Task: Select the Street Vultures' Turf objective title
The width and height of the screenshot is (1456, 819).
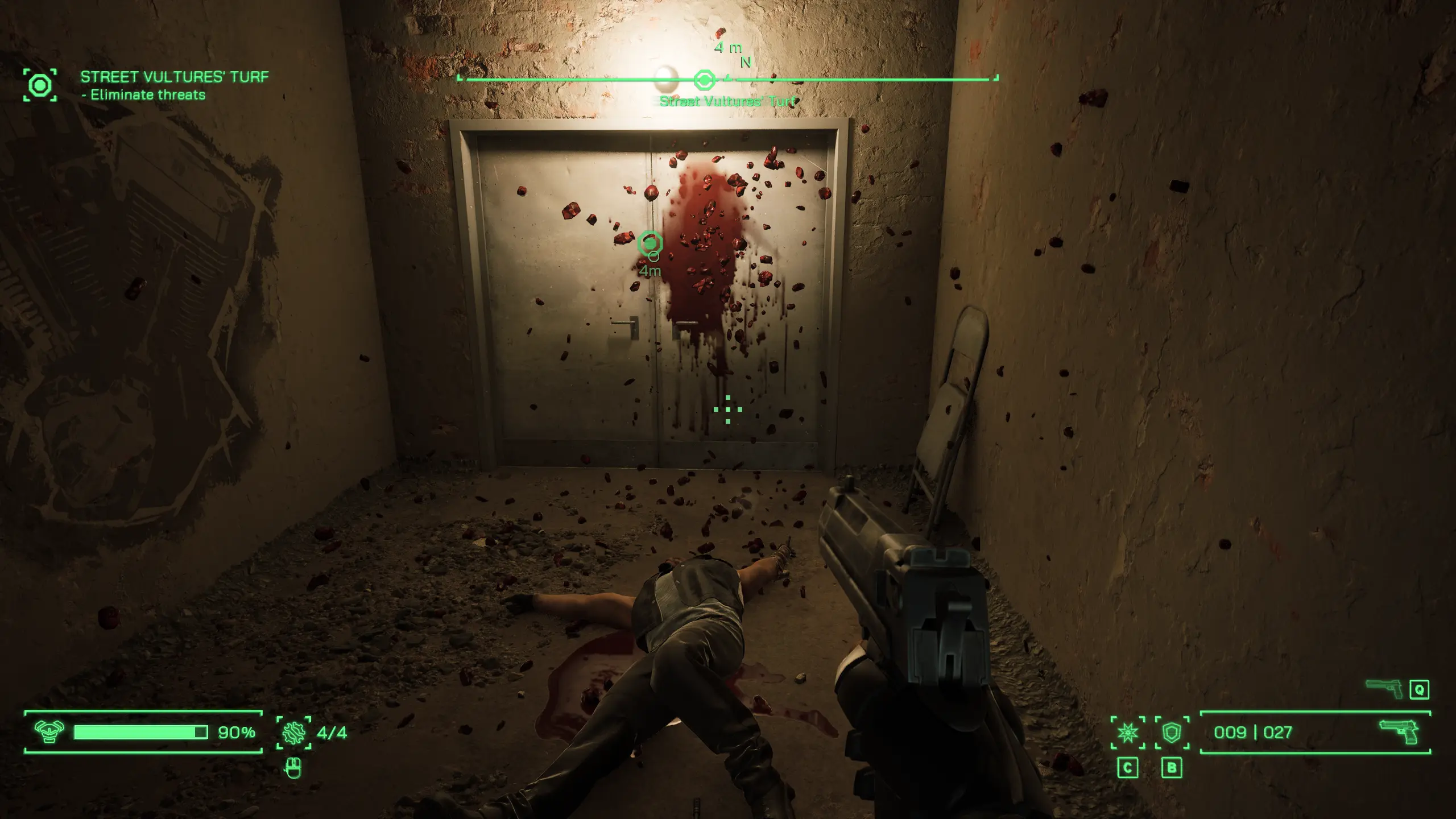Action: [x=174, y=77]
